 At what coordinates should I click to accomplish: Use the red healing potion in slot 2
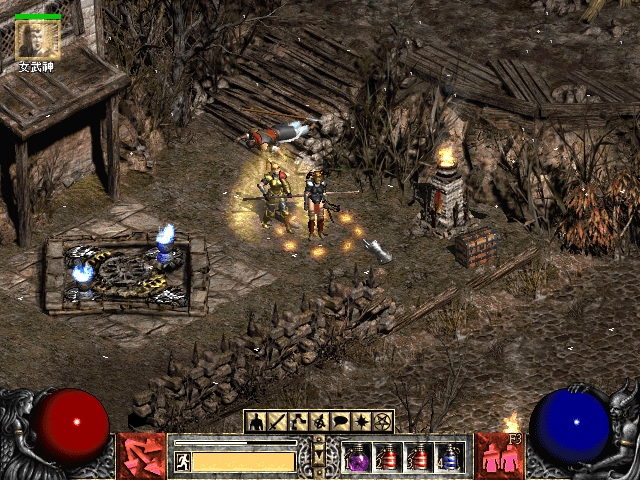coord(388,457)
